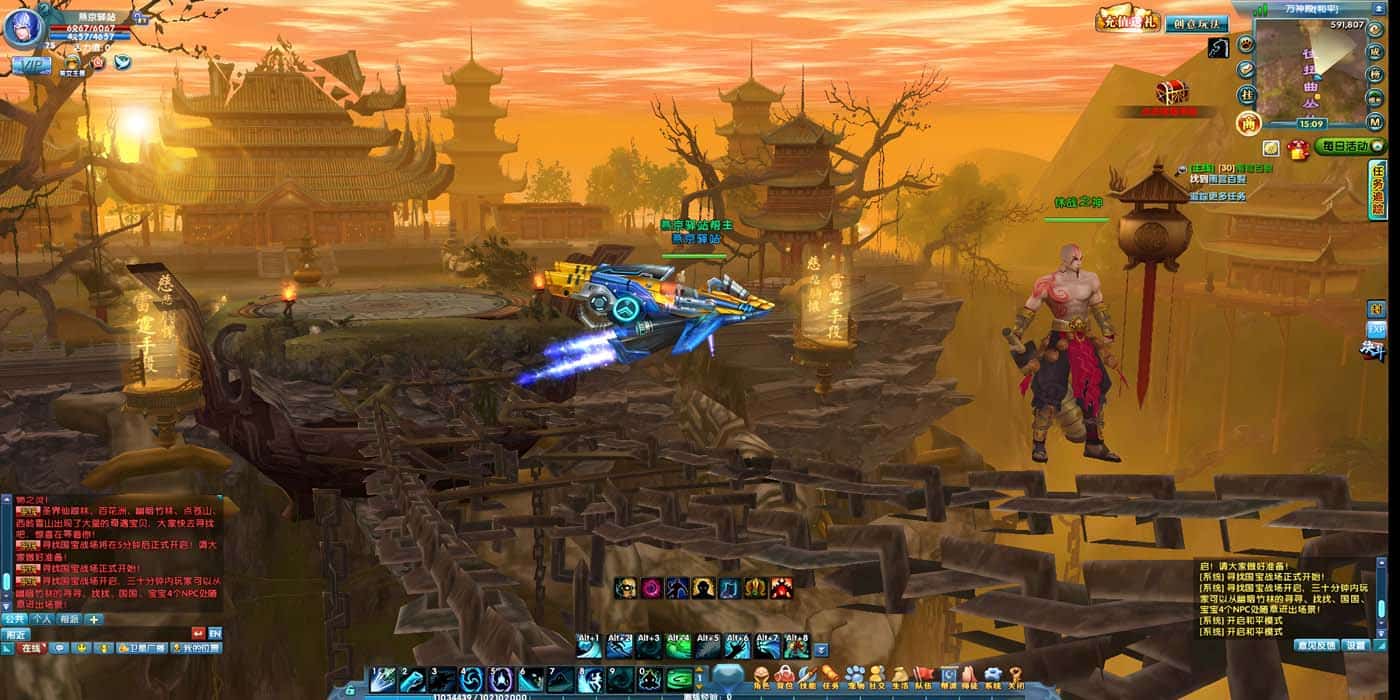Screen dimensions: 1400x700
Task: Toggle the 任务追踪 quest tracker tab
Action: (x=1378, y=190)
